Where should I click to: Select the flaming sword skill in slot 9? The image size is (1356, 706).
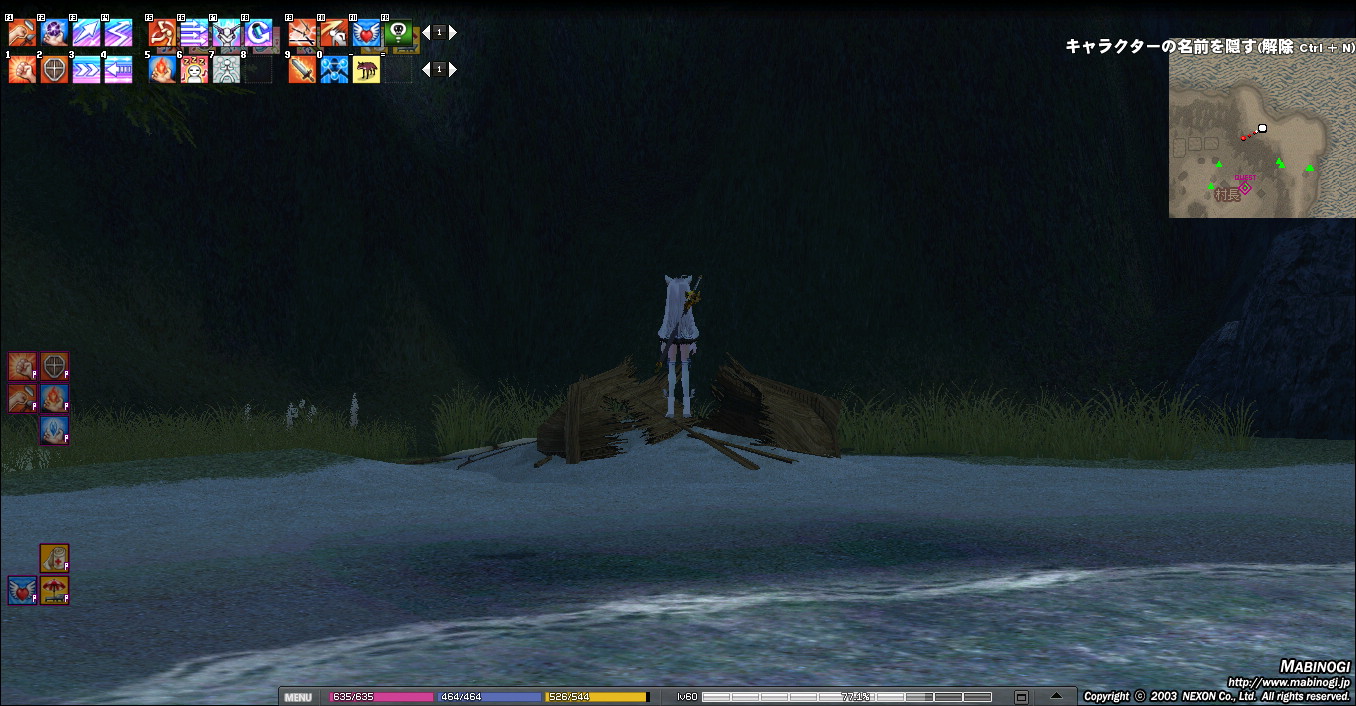click(303, 70)
